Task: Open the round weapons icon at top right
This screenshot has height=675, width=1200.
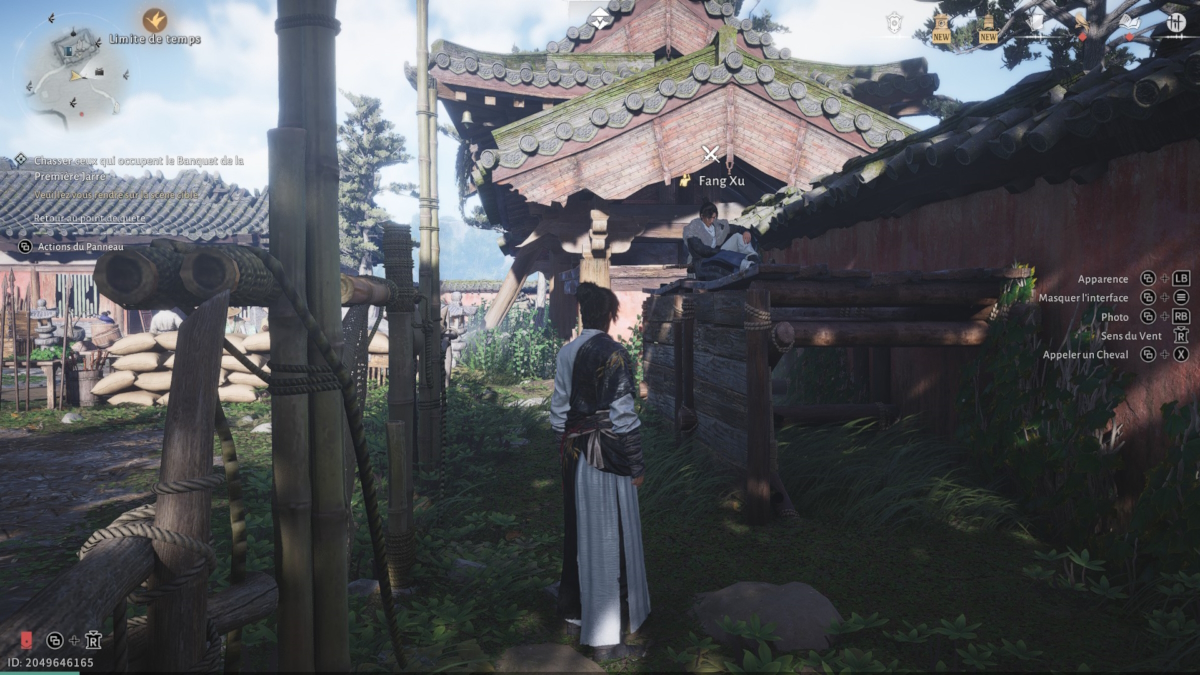Action: point(1176,22)
